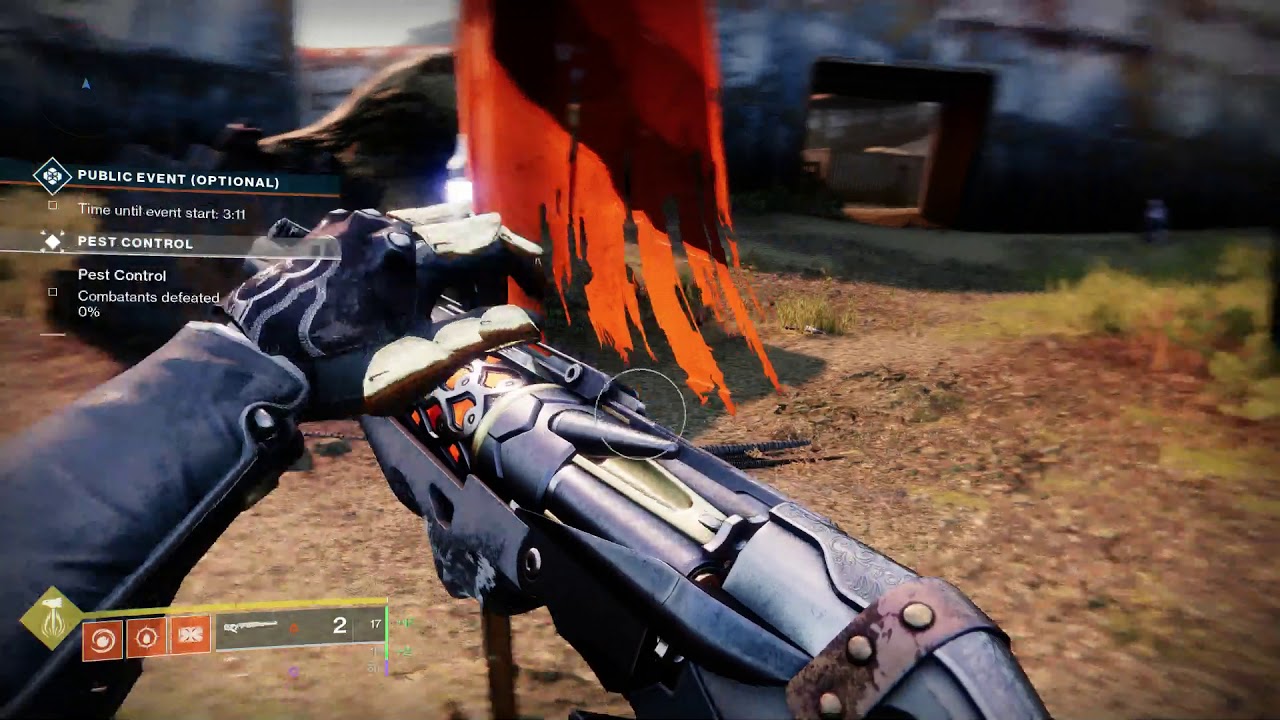This screenshot has width=1280, height=720.
Task: Select the 'PUBLIC EVENT (OPTIONAL)' banner
Action: pyautogui.click(x=180, y=178)
